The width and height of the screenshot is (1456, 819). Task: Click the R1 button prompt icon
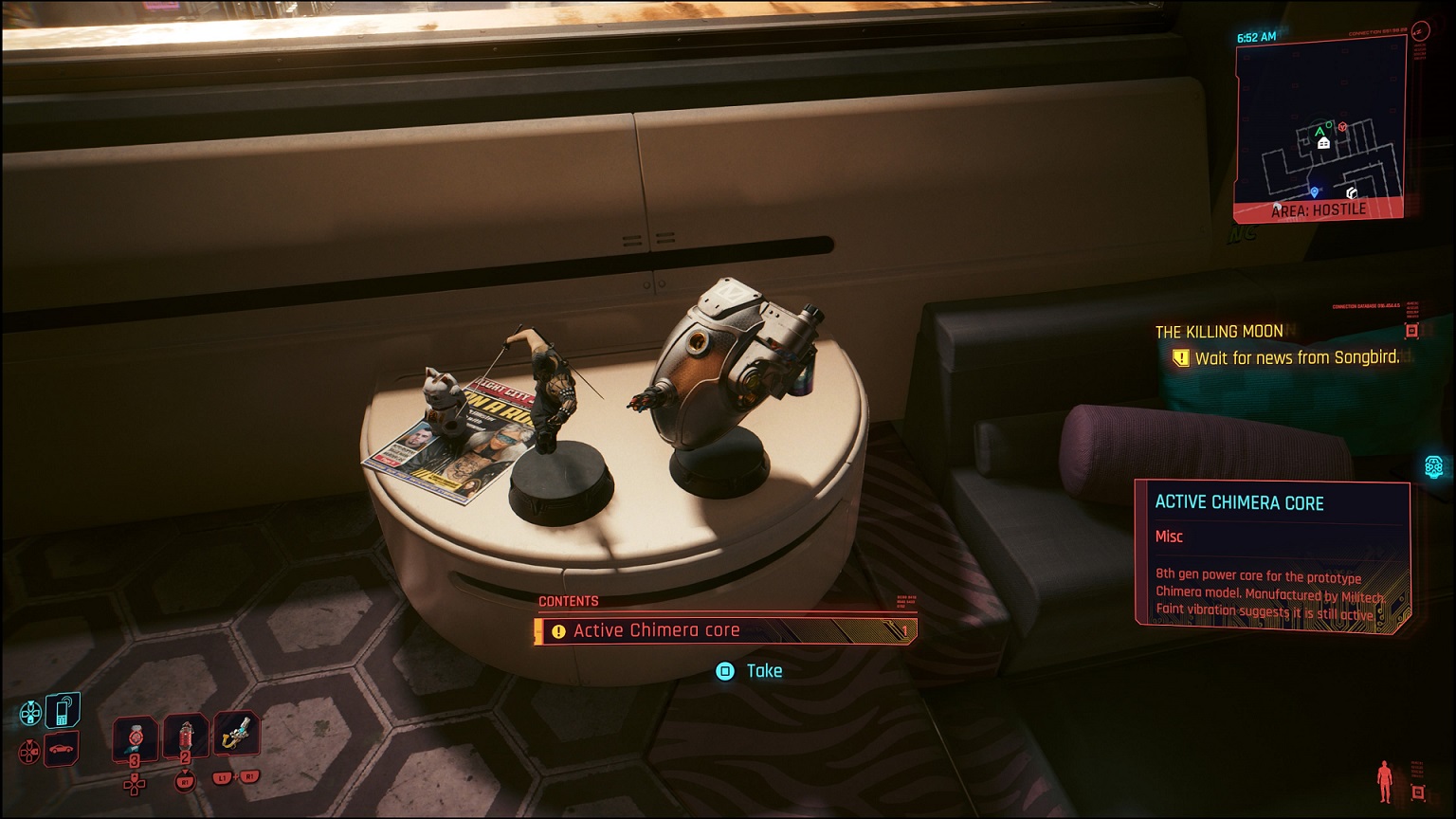click(186, 781)
